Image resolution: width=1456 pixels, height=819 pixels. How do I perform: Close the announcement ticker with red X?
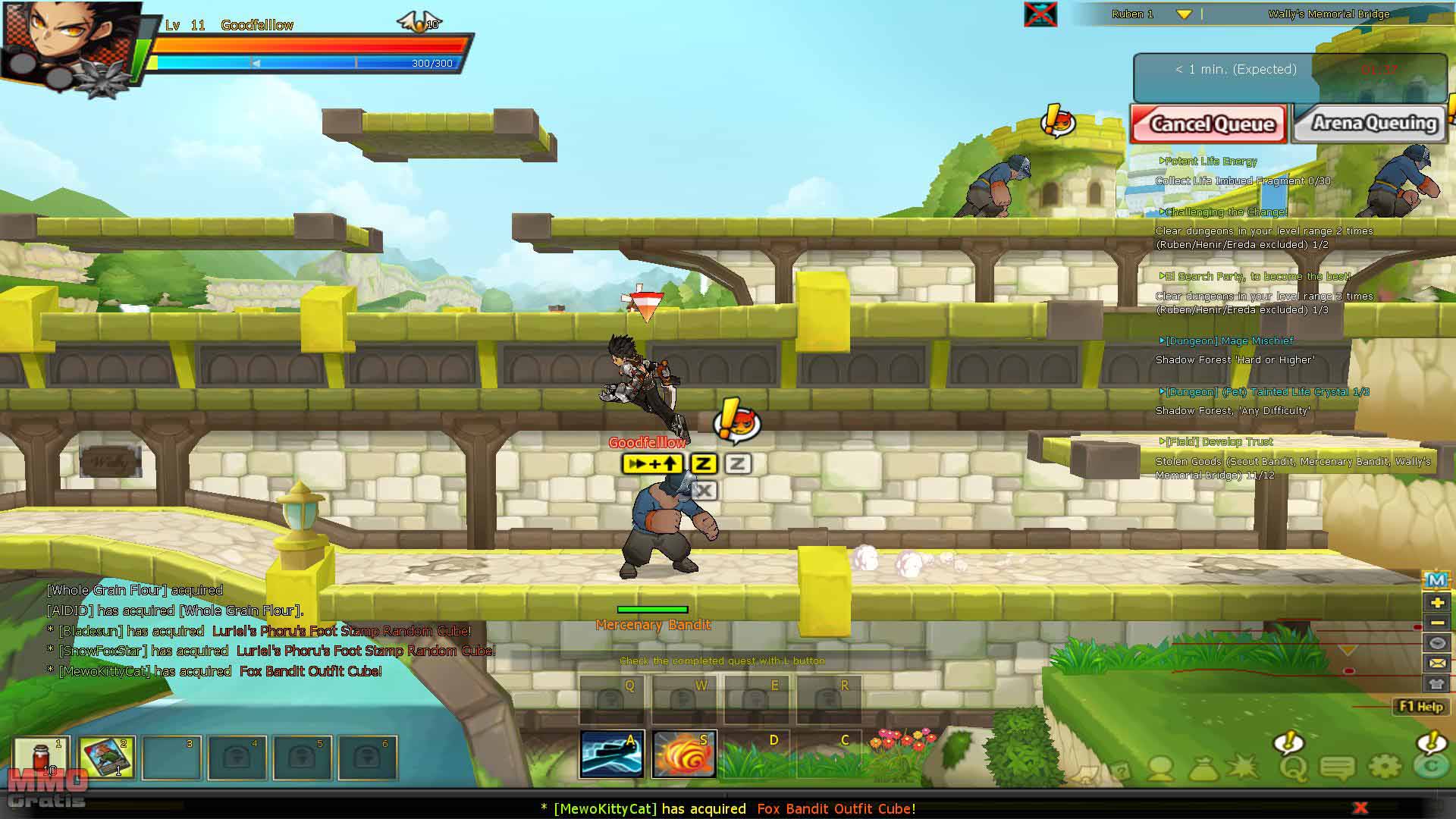click(x=1360, y=808)
